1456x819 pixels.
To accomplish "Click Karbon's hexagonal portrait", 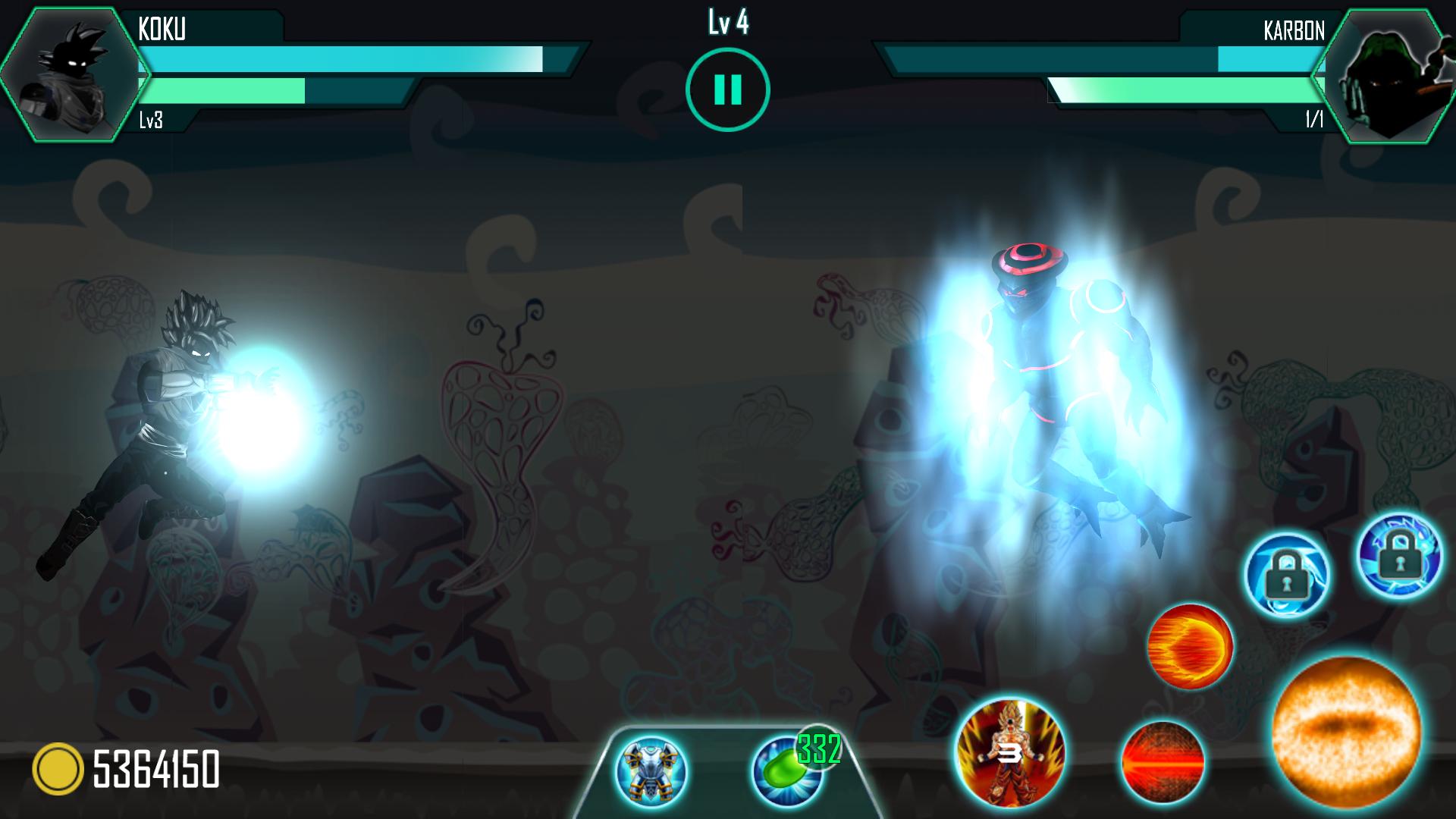I will [1383, 74].
